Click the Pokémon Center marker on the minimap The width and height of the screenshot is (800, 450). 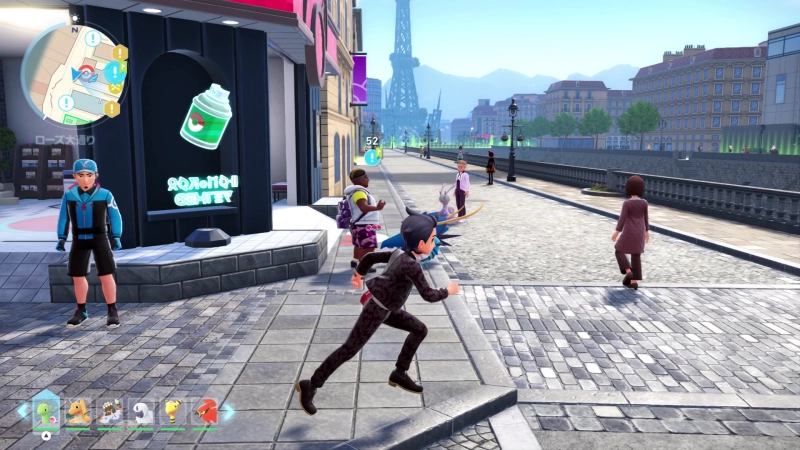(87, 74)
